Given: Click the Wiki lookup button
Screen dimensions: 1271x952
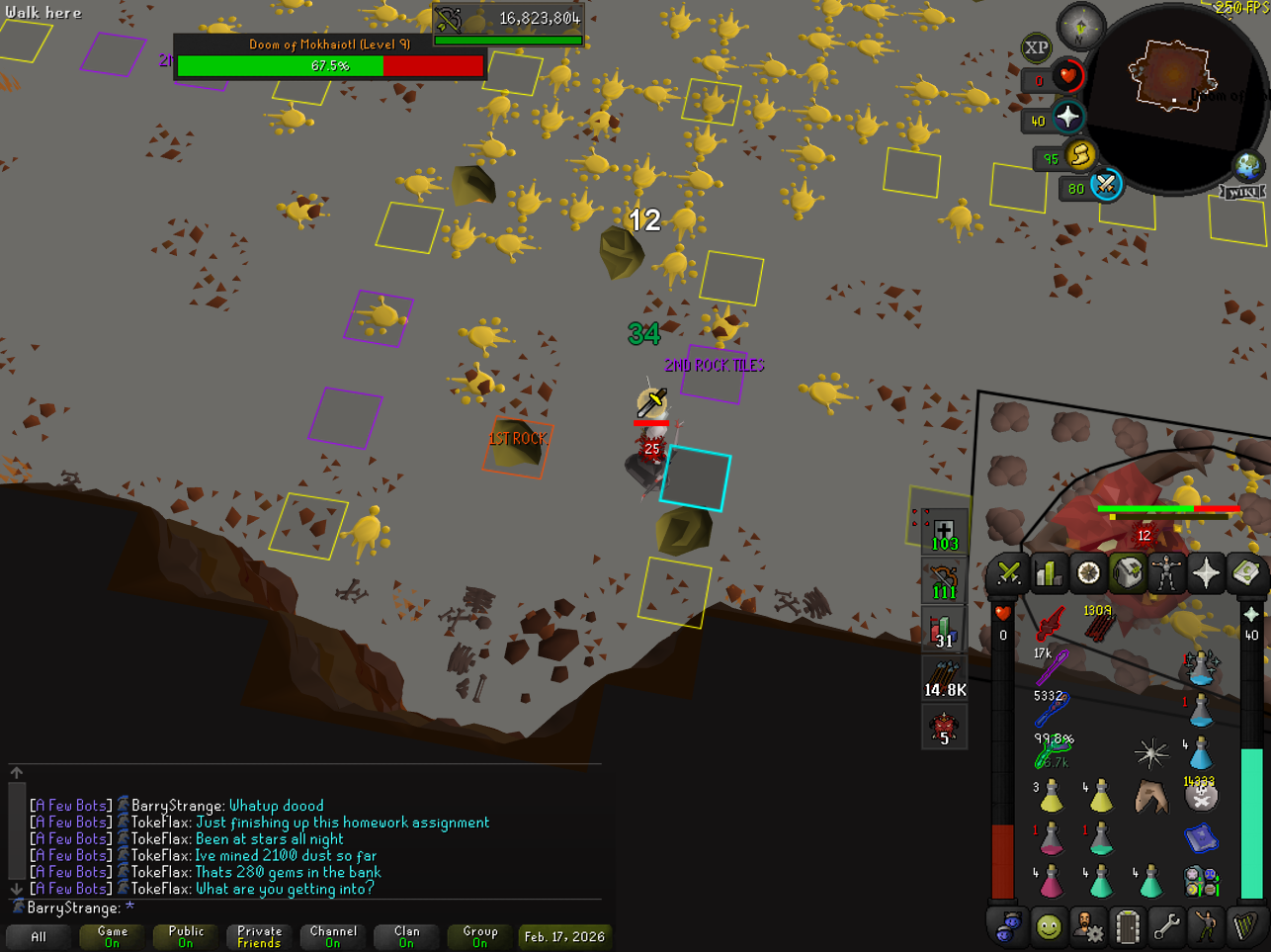Looking at the screenshot, I should pyautogui.click(x=1243, y=192).
